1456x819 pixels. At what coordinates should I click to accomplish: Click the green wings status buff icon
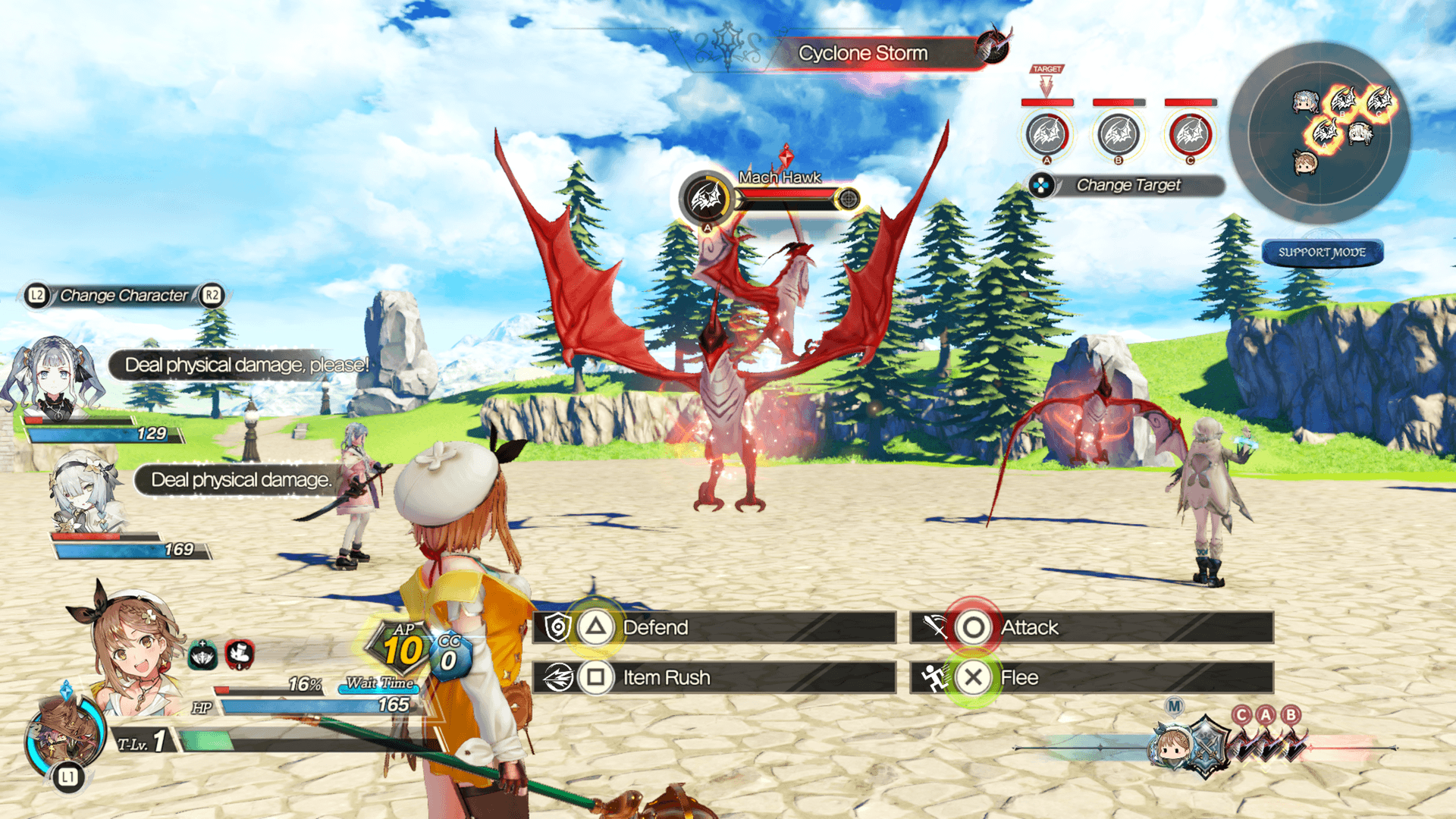tap(203, 655)
